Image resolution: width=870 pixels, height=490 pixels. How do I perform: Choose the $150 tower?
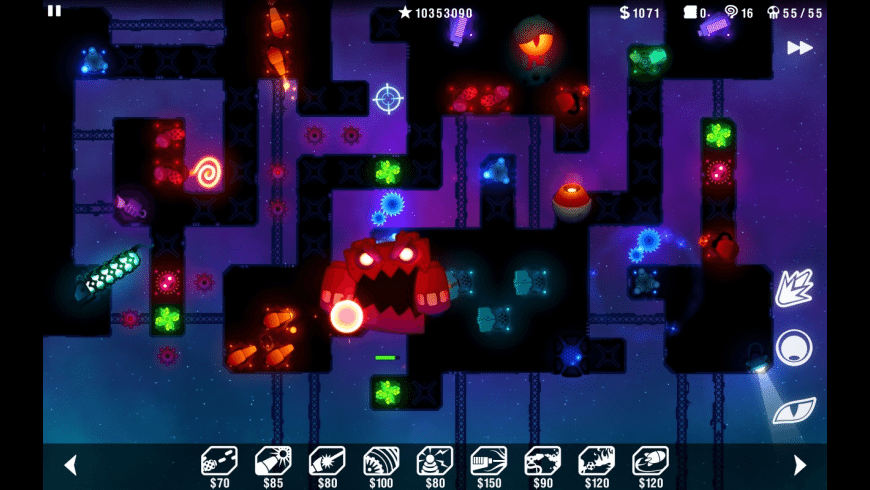(489, 461)
